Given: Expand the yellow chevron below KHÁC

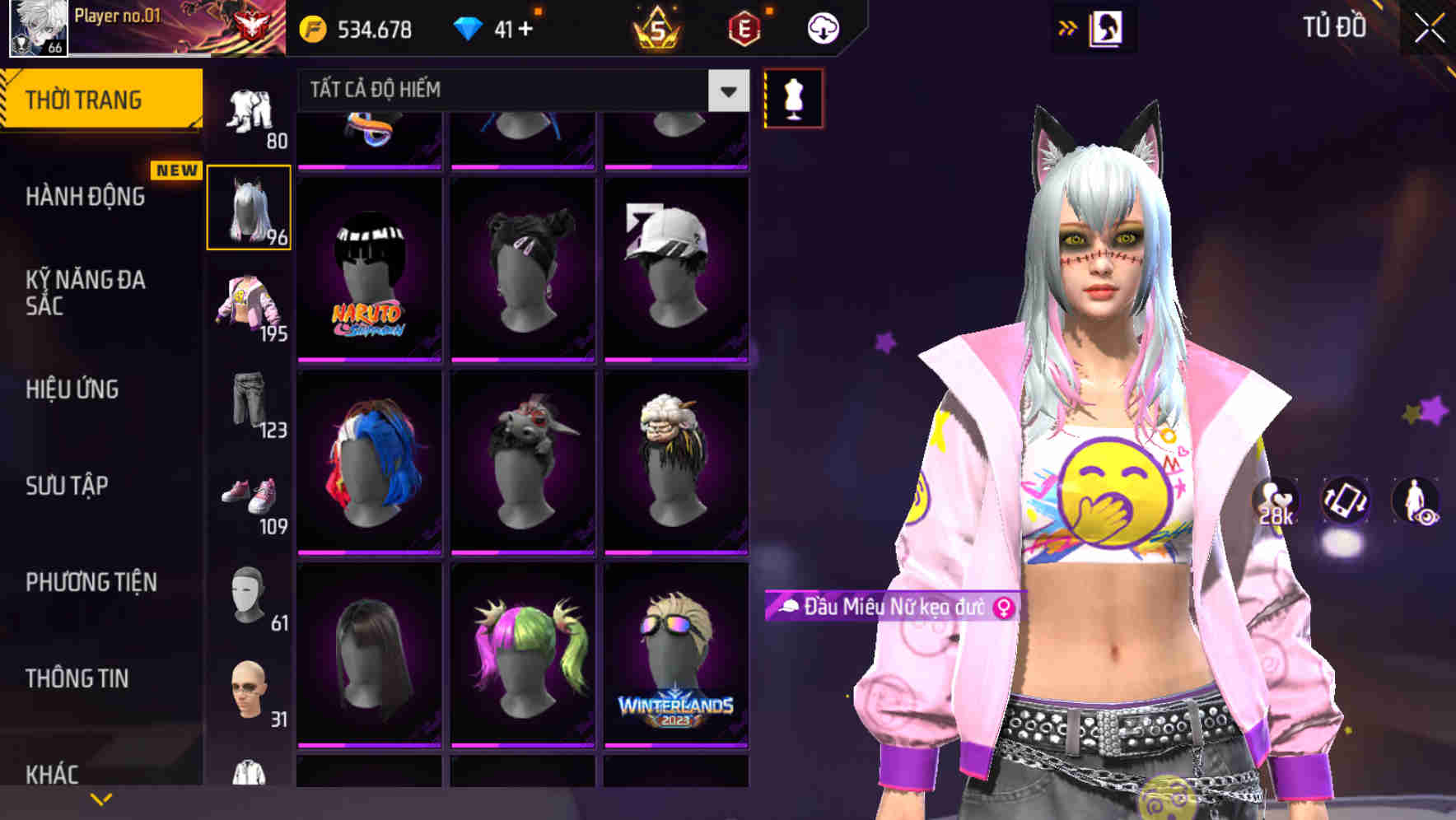Looking at the screenshot, I should tap(99, 797).
